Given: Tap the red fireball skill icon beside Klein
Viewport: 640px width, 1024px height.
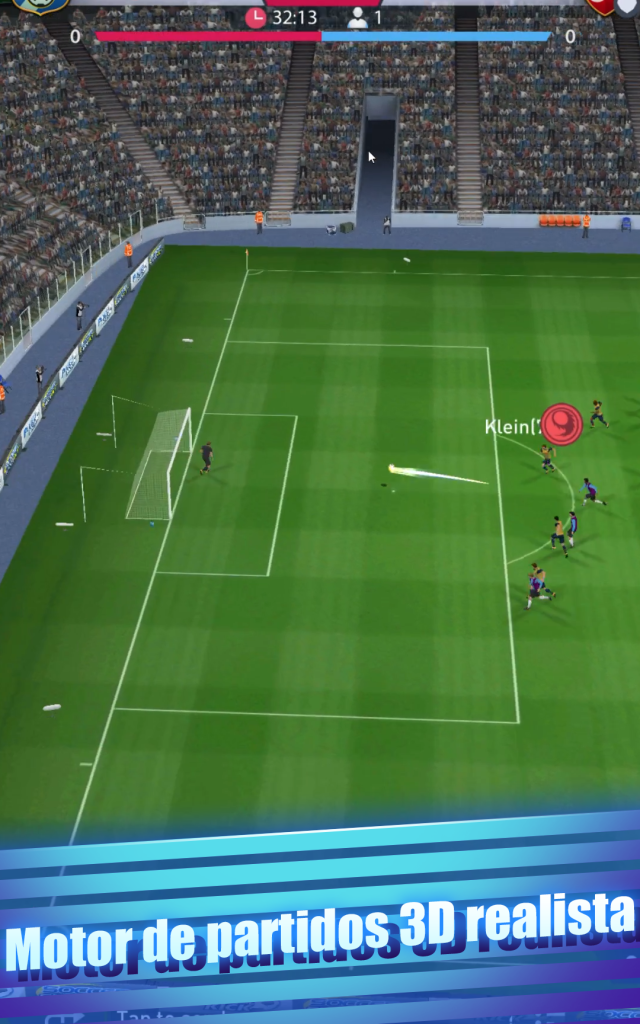Looking at the screenshot, I should click(562, 423).
